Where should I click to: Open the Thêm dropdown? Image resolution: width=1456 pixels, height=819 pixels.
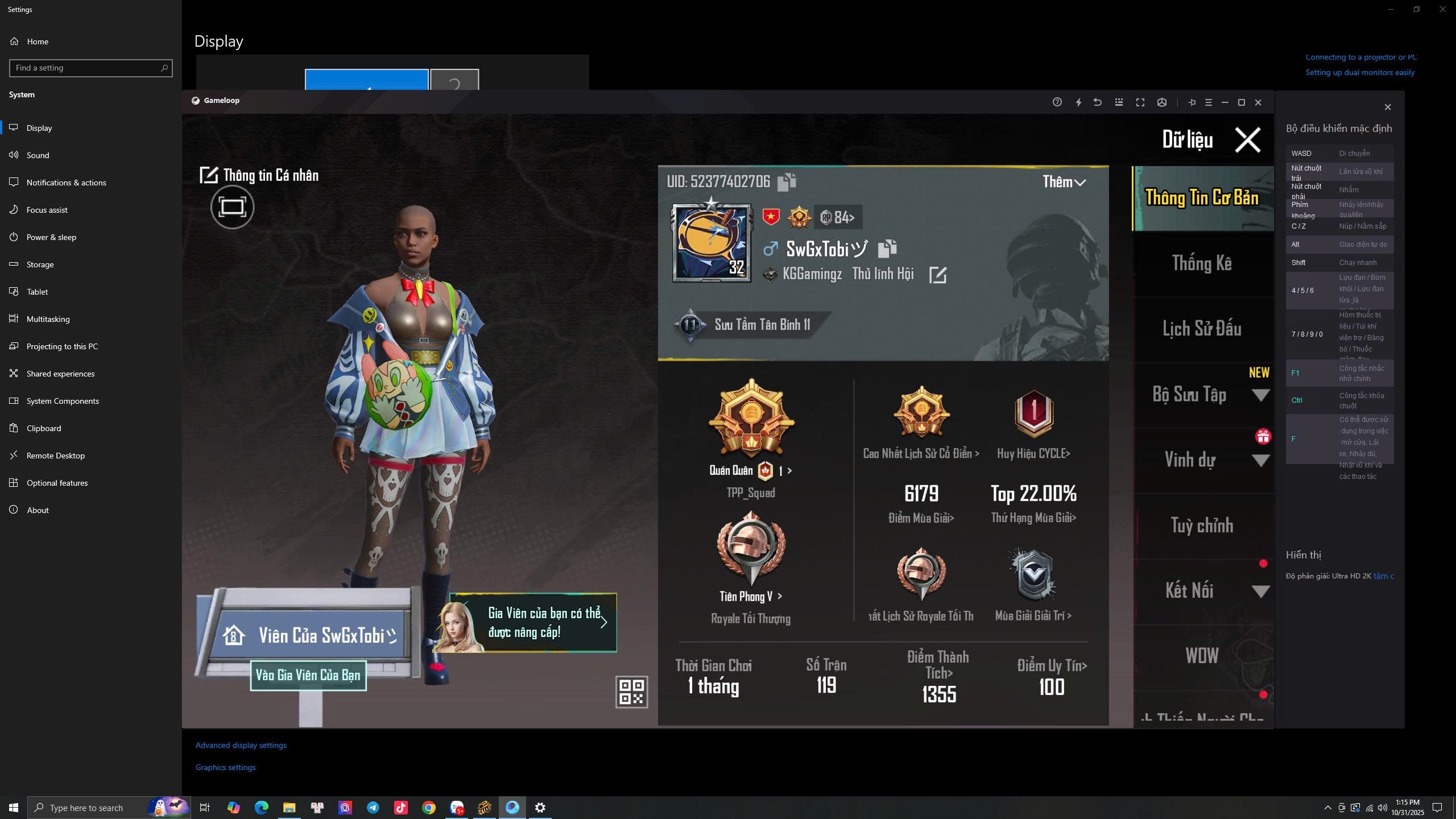pyautogui.click(x=1064, y=182)
